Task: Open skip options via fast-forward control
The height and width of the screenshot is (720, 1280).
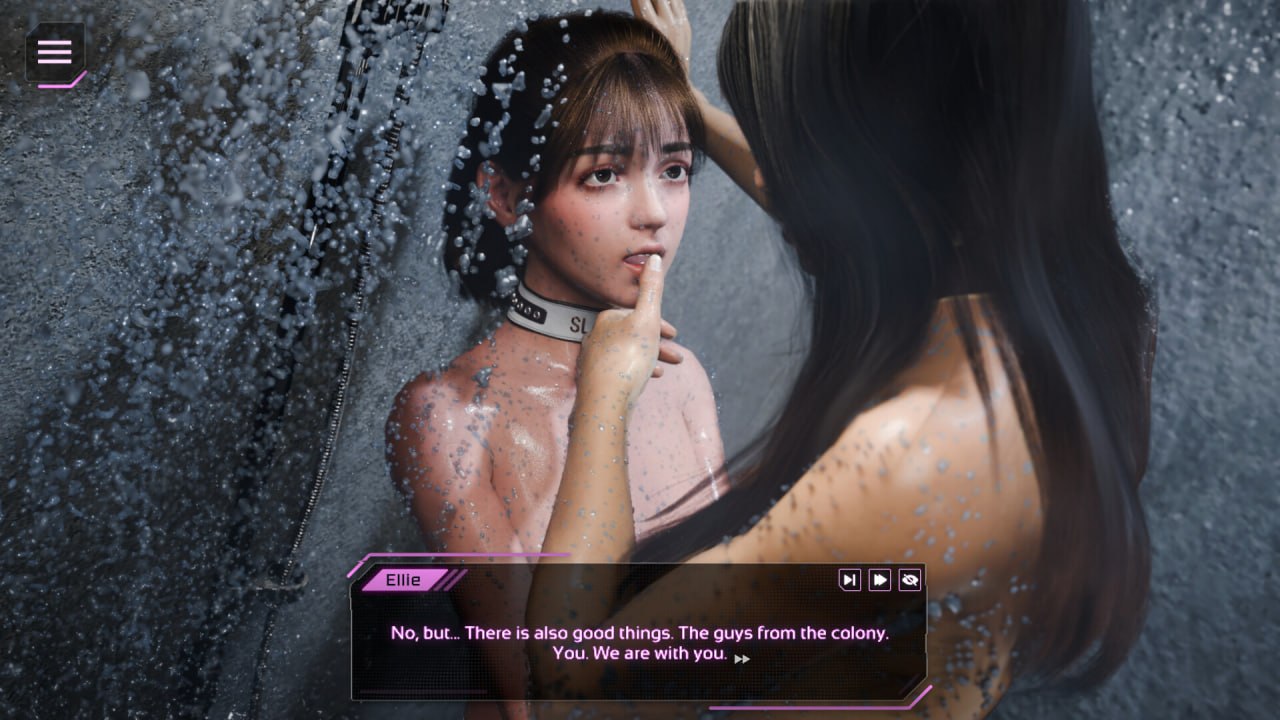Action: click(879, 580)
